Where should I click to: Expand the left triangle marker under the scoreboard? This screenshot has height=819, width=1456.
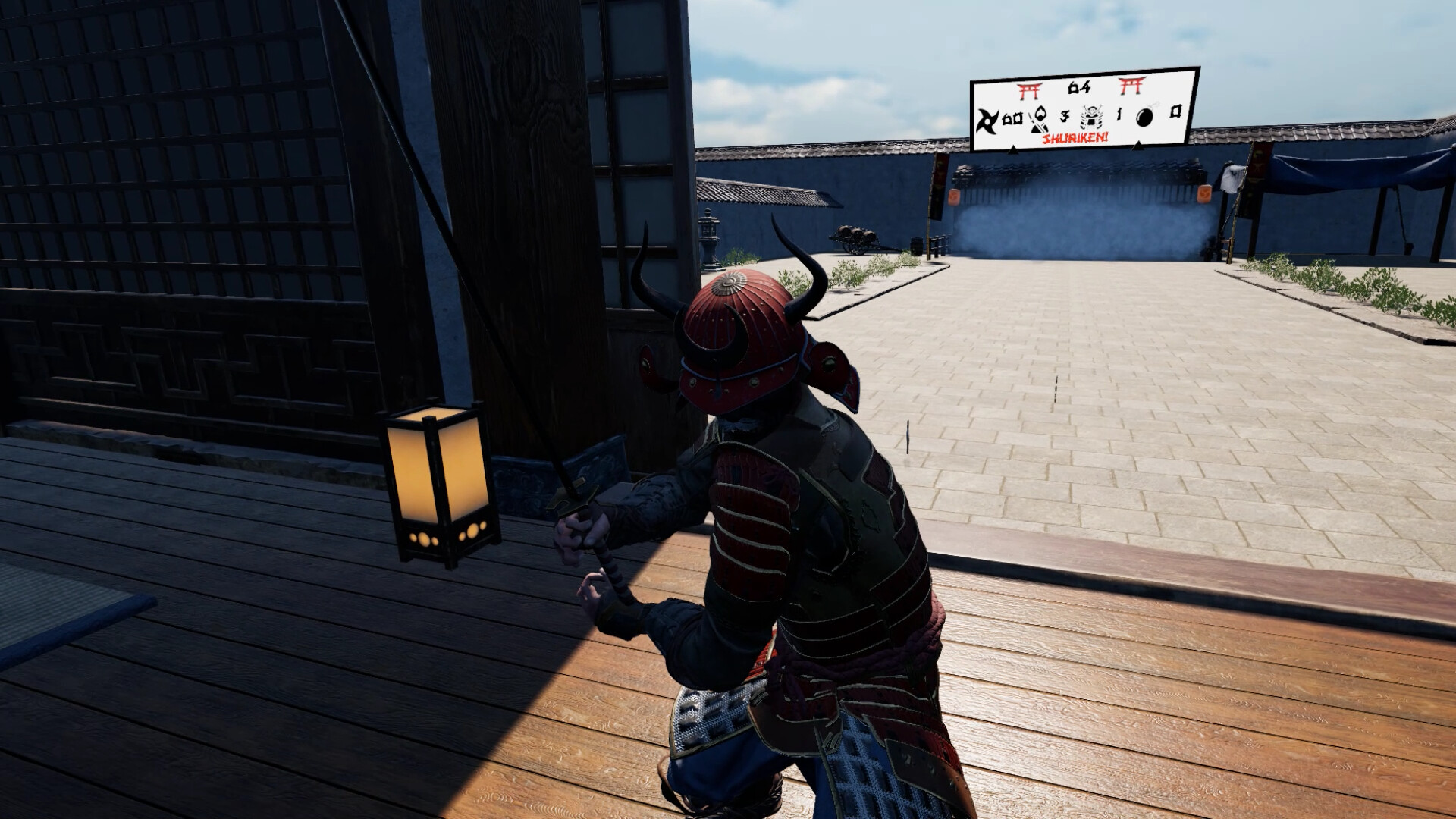(x=1013, y=150)
